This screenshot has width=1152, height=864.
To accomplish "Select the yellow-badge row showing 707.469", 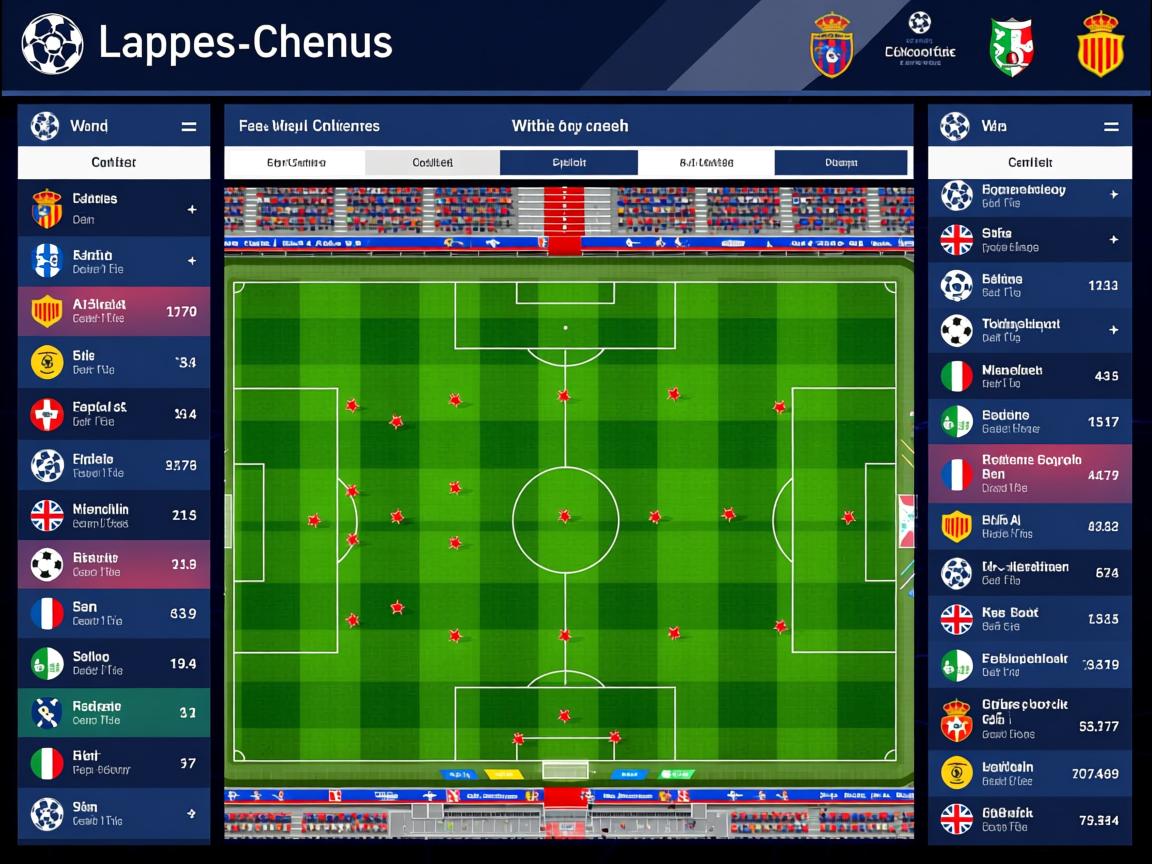I will [x=1029, y=773].
